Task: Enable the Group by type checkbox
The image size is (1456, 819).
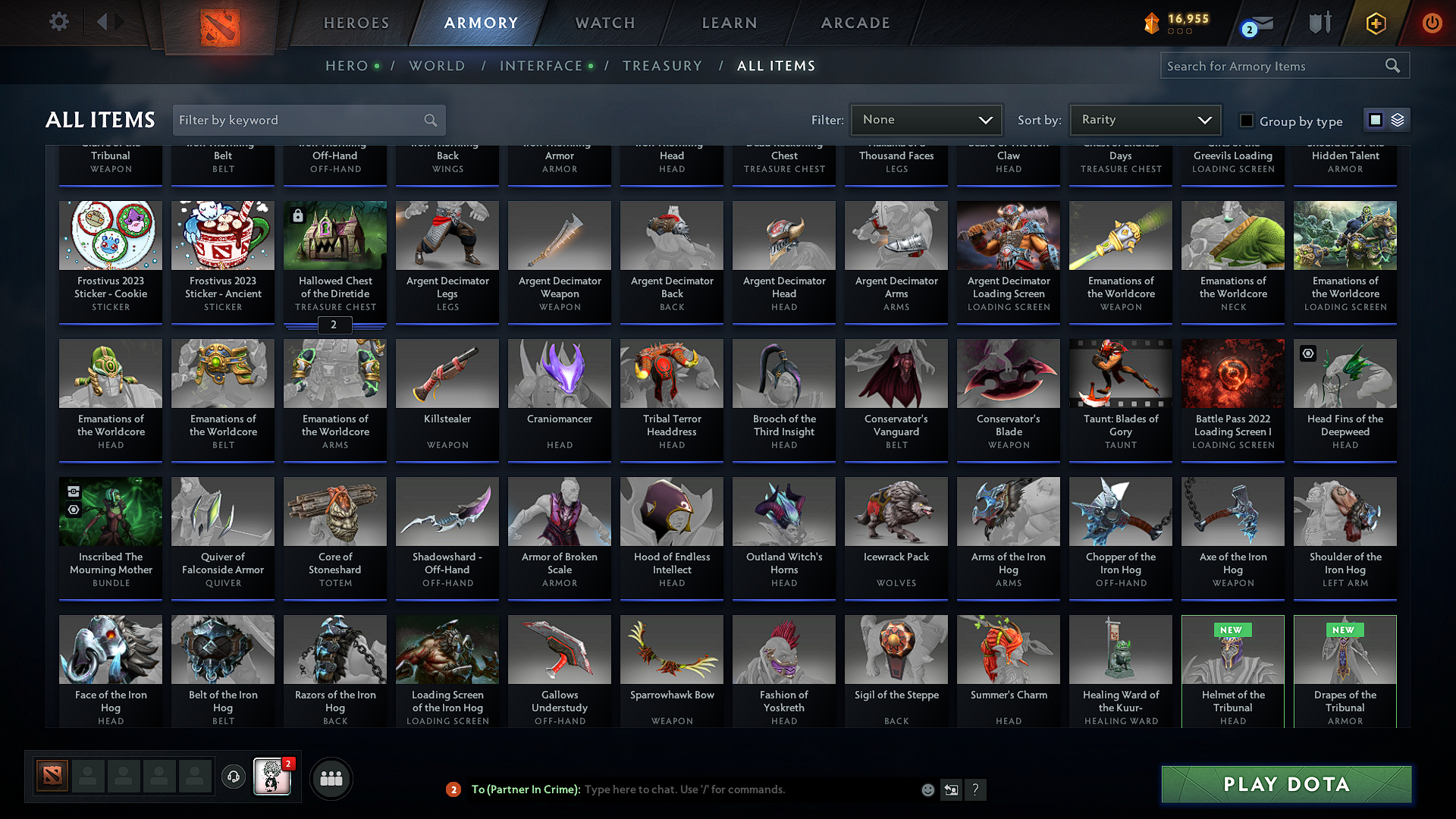Action: coord(1247,121)
